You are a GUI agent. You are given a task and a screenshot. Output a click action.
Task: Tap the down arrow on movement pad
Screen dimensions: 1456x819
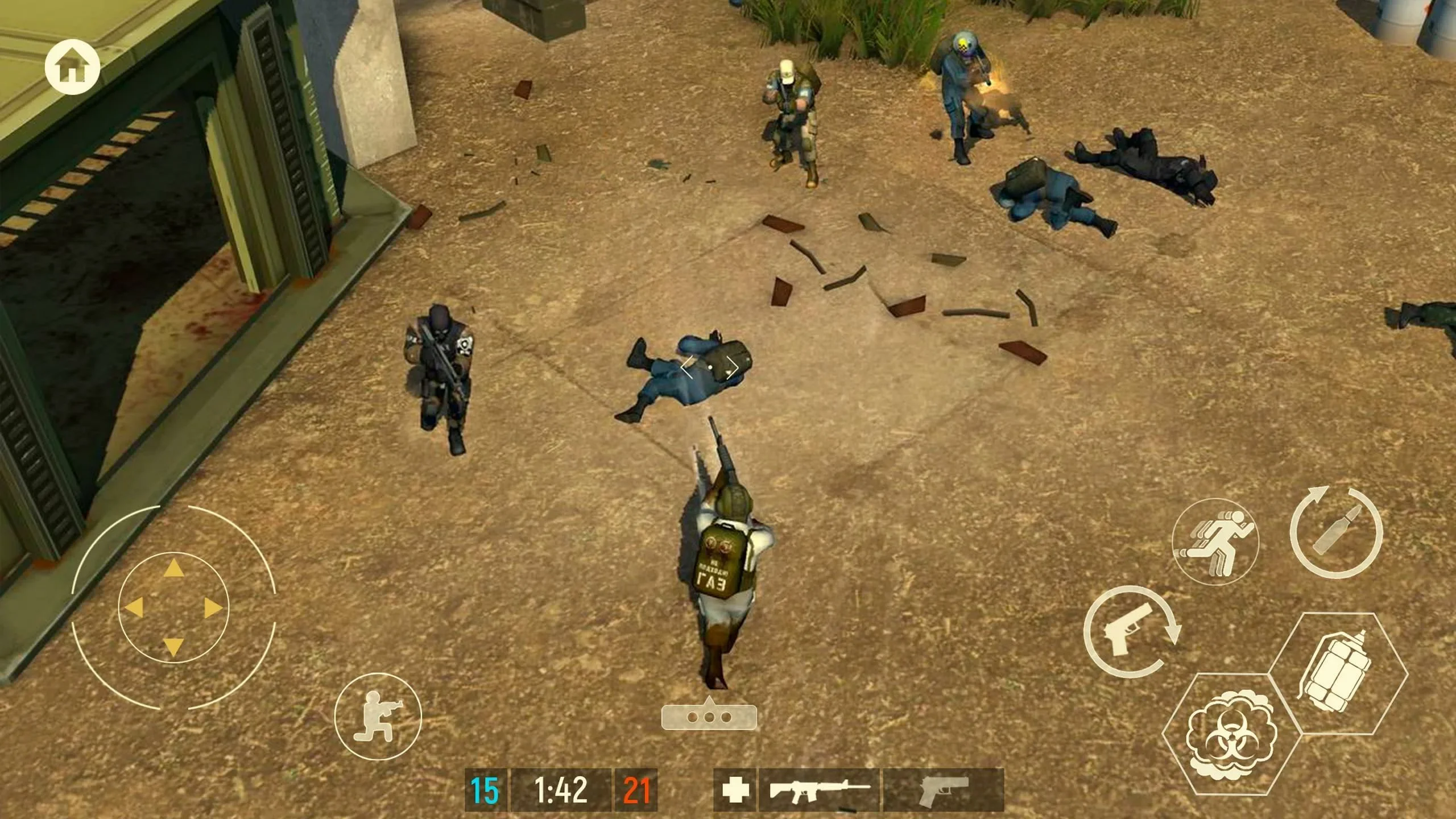pyautogui.click(x=173, y=647)
